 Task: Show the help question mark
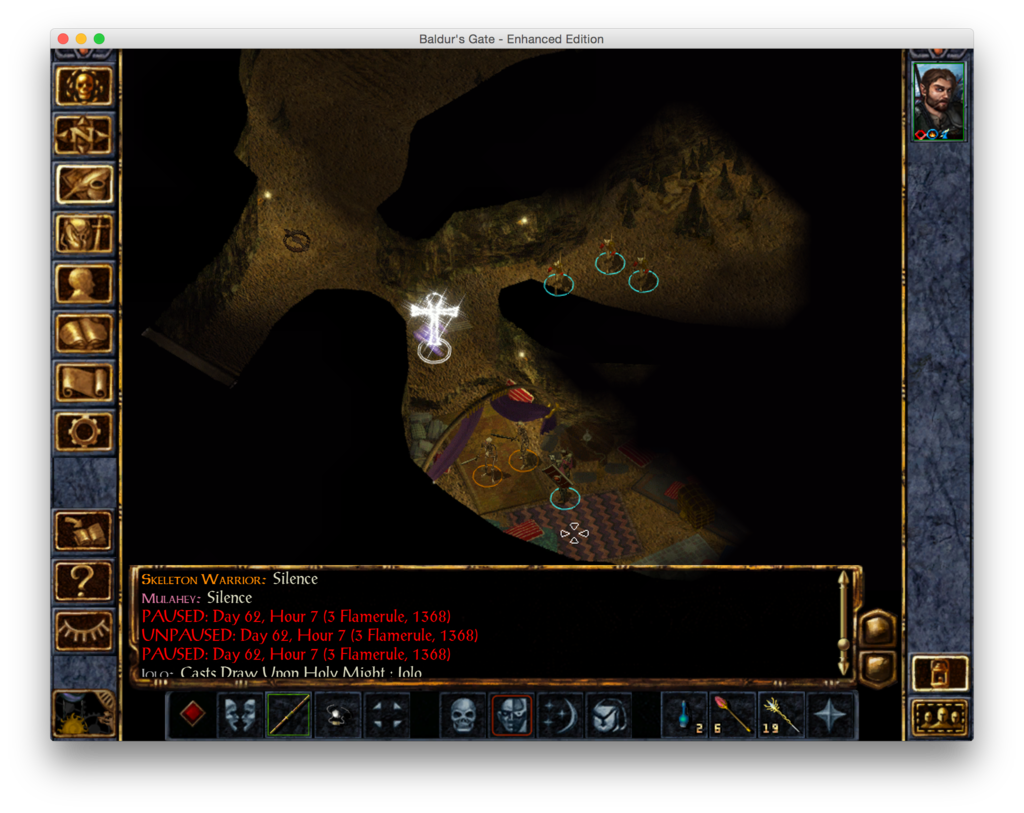(x=84, y=580)
